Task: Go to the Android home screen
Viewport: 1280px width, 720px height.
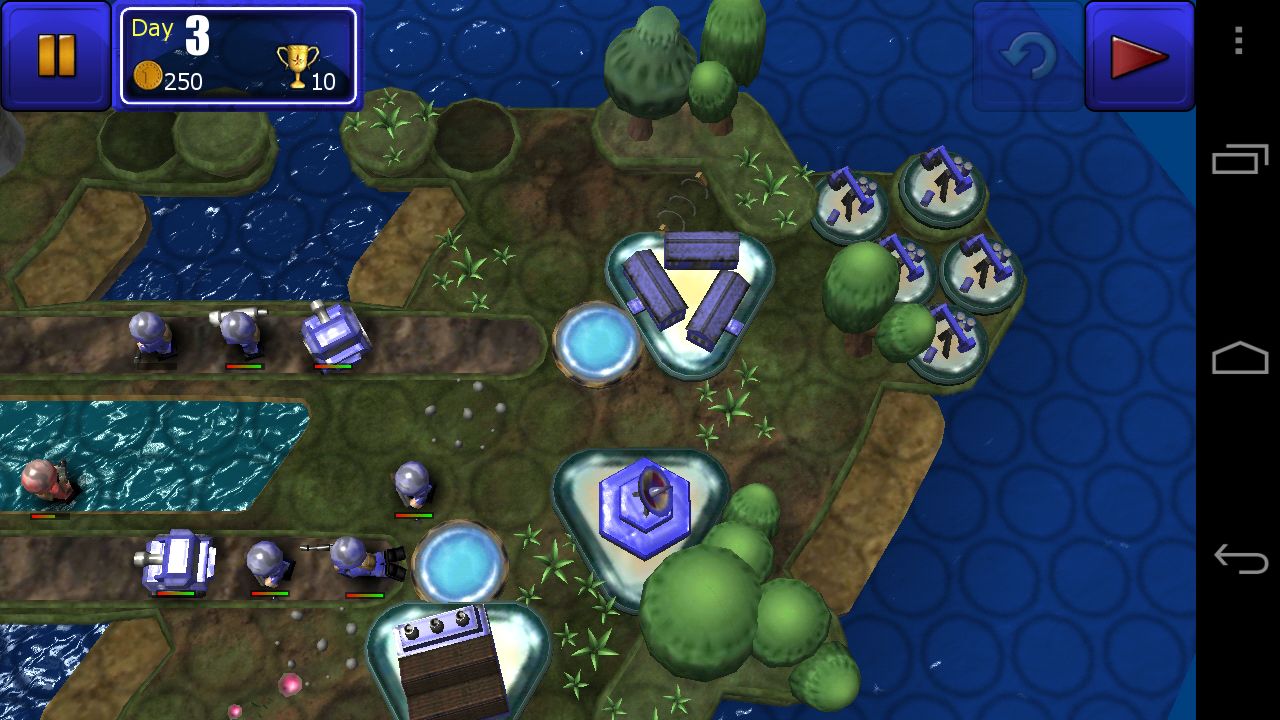Action: 1240,359
